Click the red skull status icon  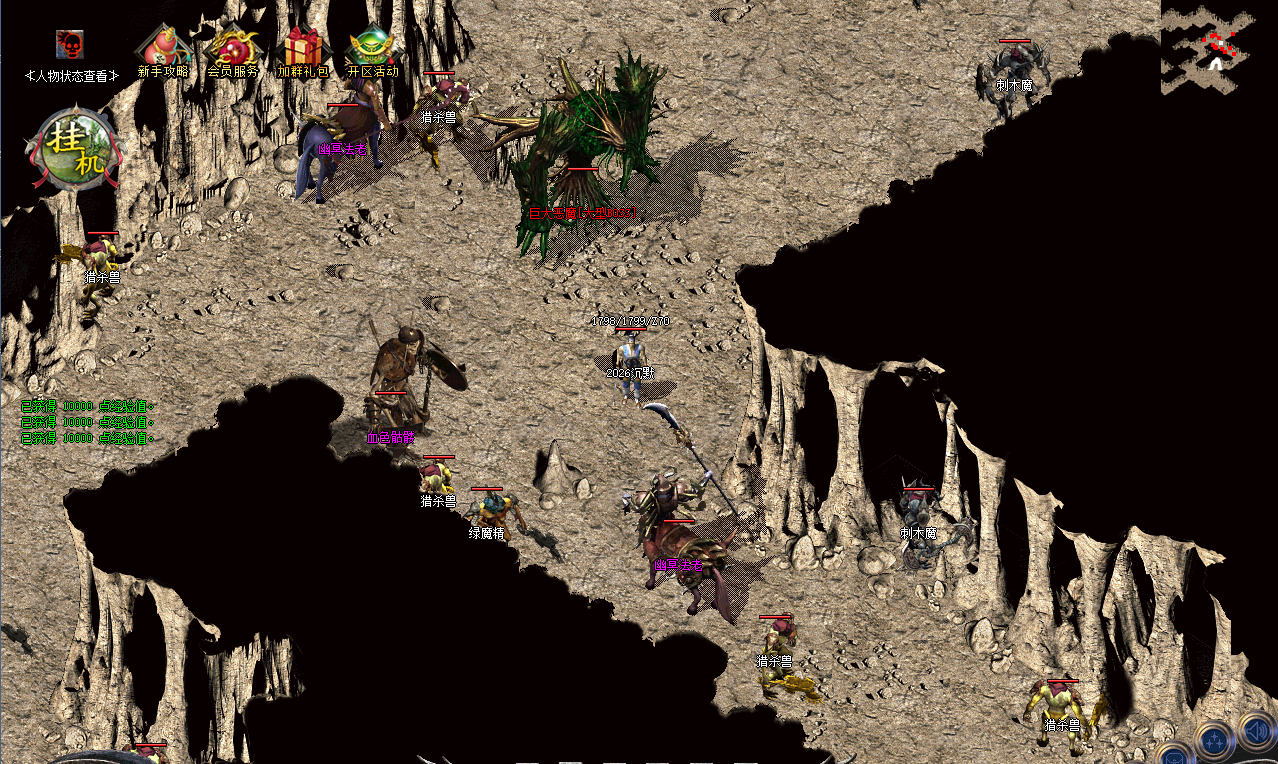click(x=69, y=44)
